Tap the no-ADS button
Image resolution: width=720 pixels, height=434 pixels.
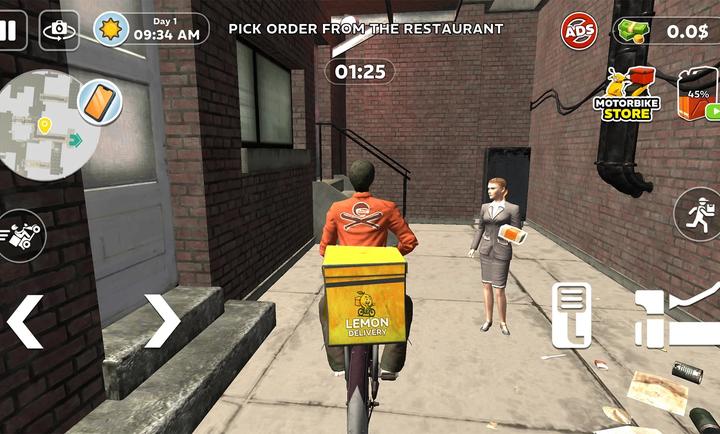click(x=578, y=31)
